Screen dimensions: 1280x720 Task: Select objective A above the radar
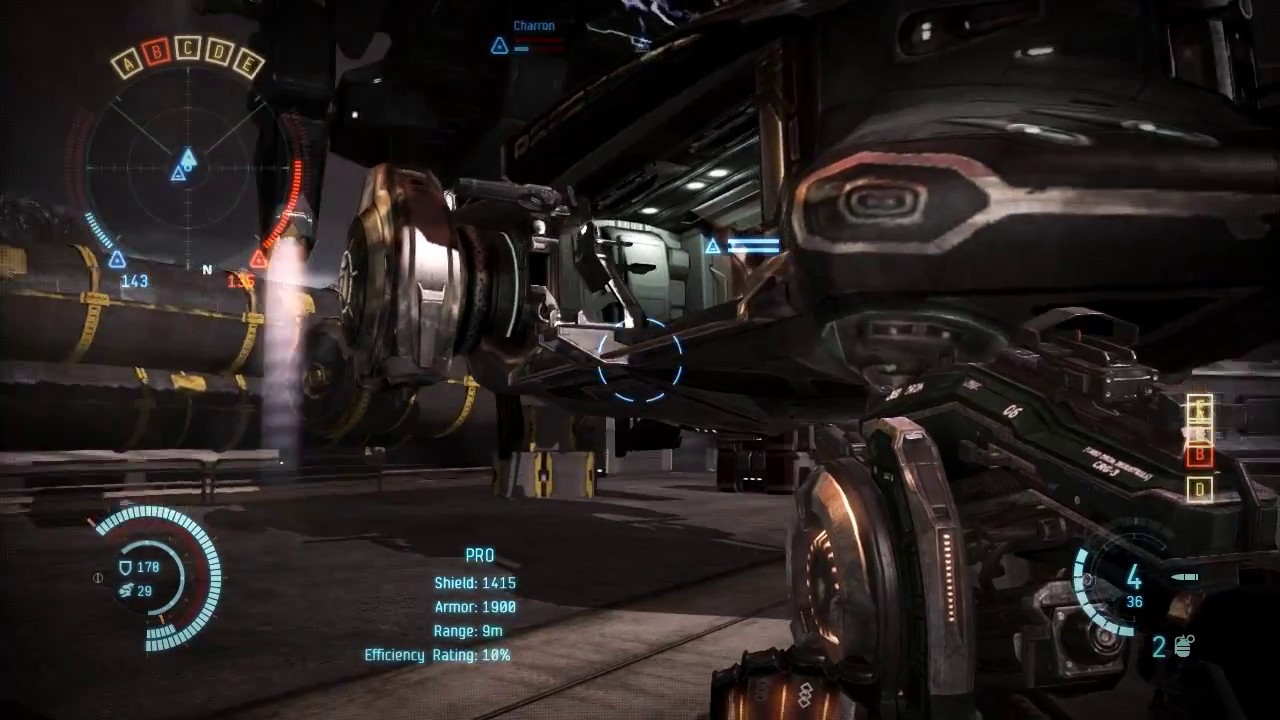click(127, 66)
